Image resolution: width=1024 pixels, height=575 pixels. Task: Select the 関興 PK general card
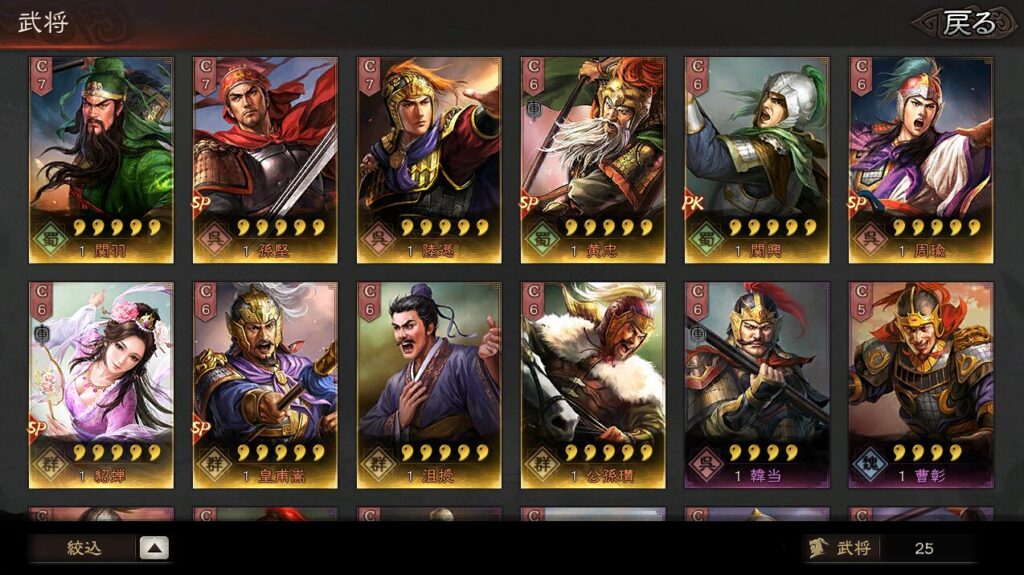pos(757,160)
